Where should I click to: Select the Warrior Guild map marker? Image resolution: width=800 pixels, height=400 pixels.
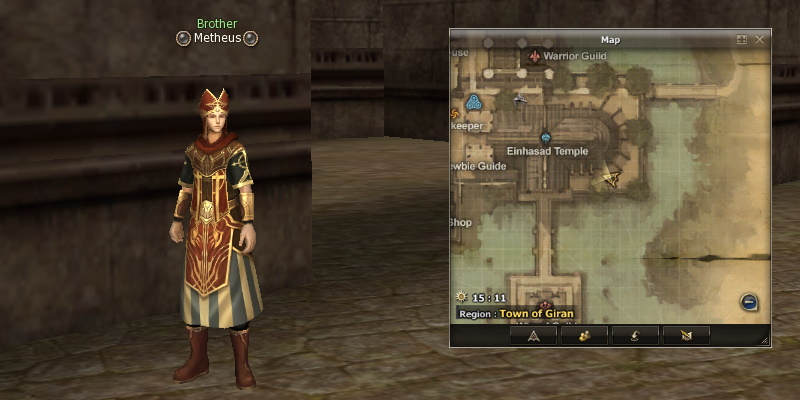tap(535, 57)
